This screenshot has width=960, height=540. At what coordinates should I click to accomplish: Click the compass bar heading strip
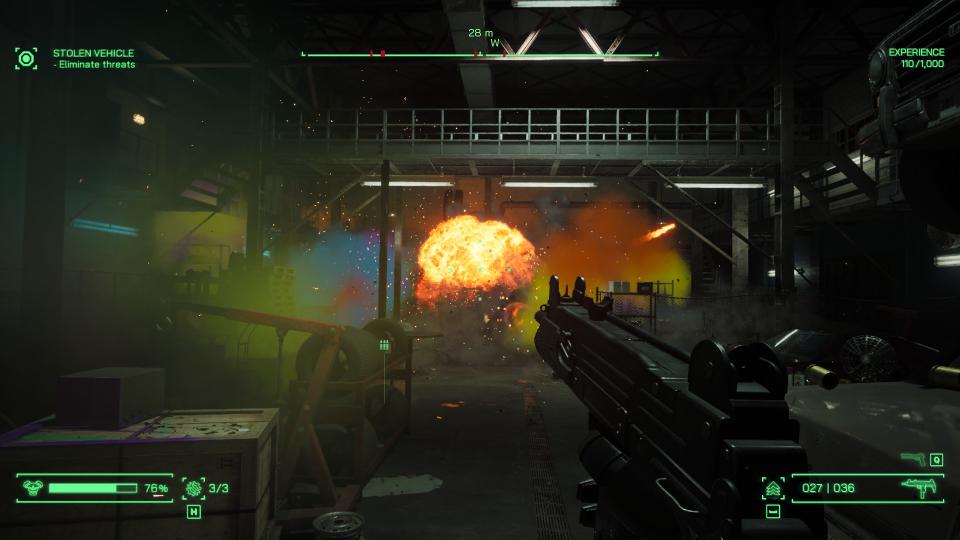(x=480, y=54)
